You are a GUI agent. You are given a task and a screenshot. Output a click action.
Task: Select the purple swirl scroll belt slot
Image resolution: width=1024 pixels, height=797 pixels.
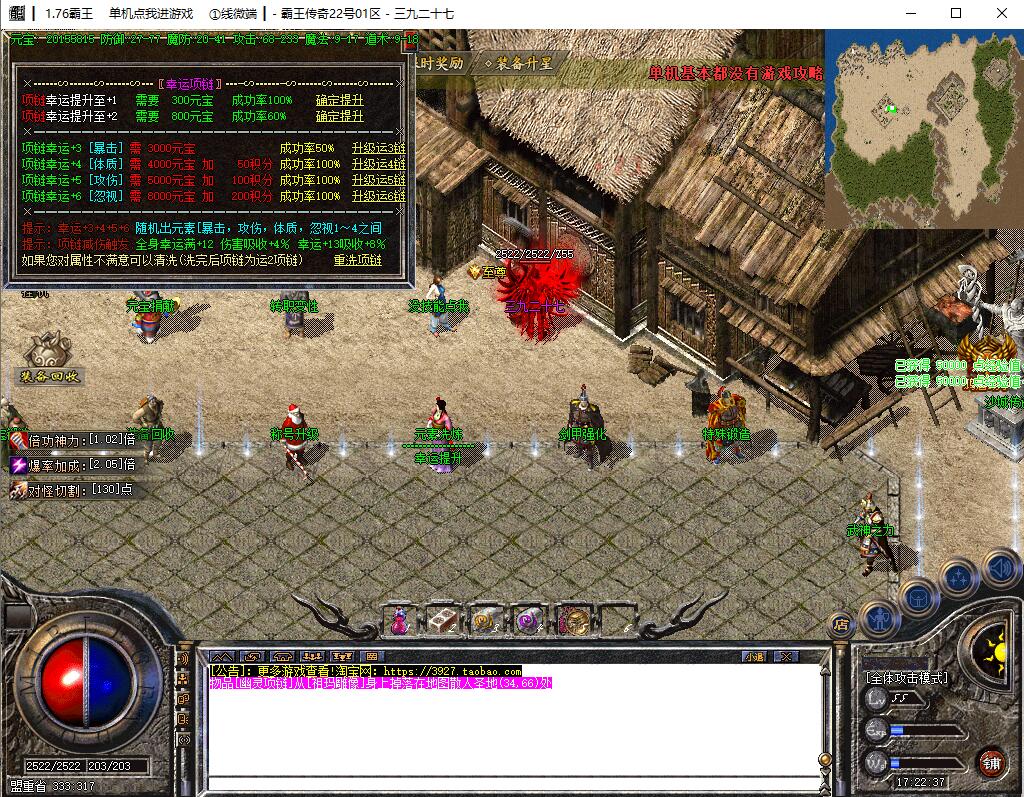tap(528, 621)
